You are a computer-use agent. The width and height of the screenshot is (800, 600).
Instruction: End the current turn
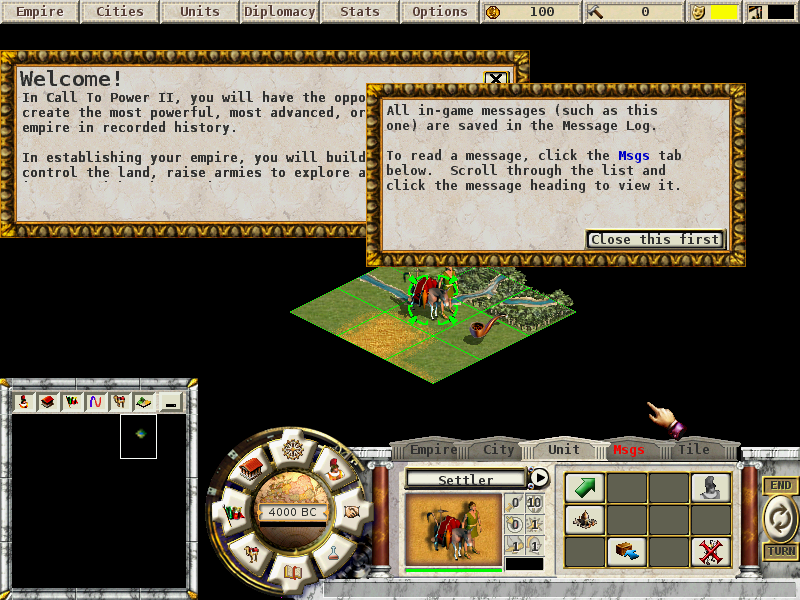click(780, 518)
